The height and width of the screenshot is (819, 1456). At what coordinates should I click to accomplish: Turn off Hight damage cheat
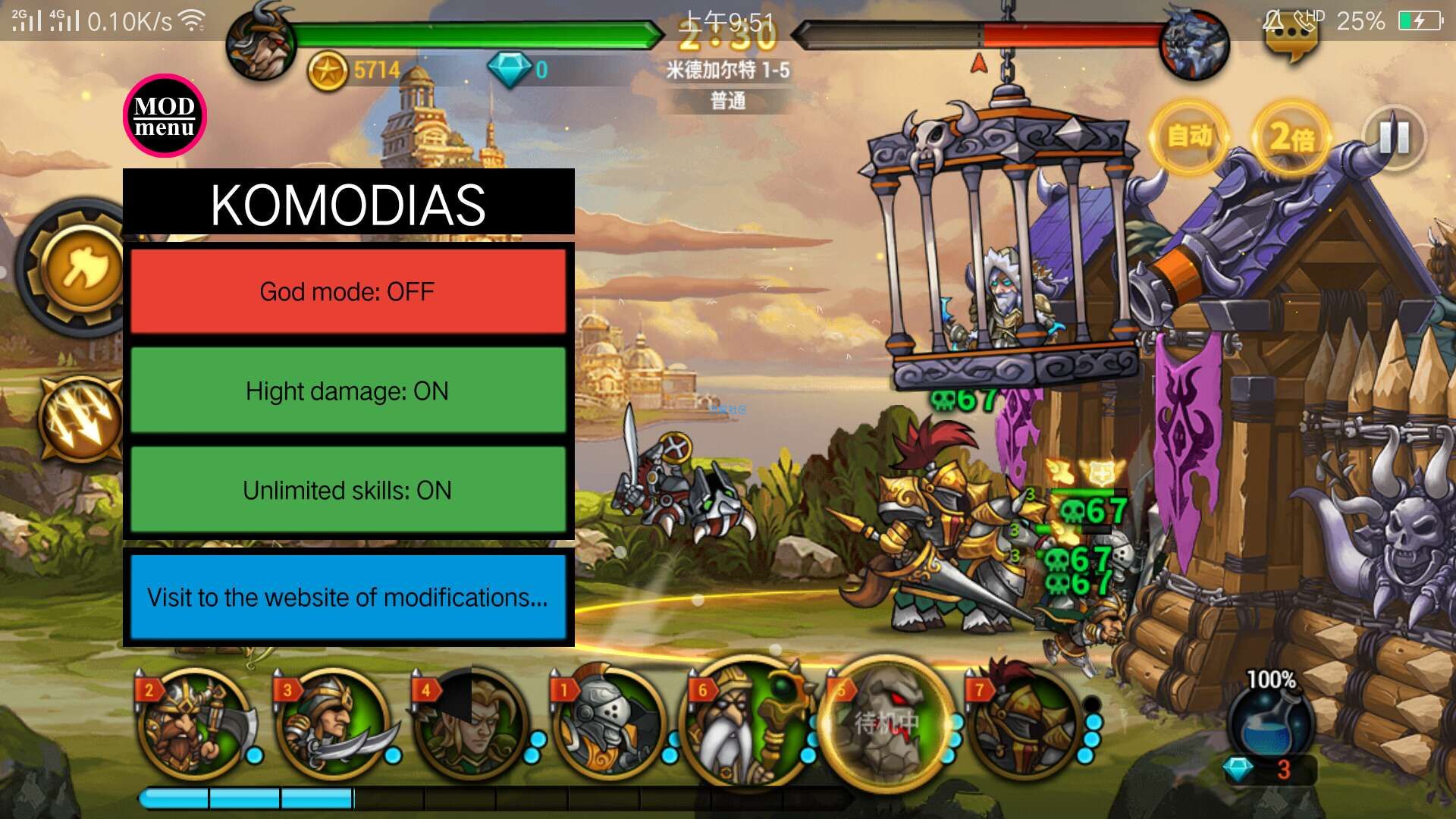coord(348,391)
